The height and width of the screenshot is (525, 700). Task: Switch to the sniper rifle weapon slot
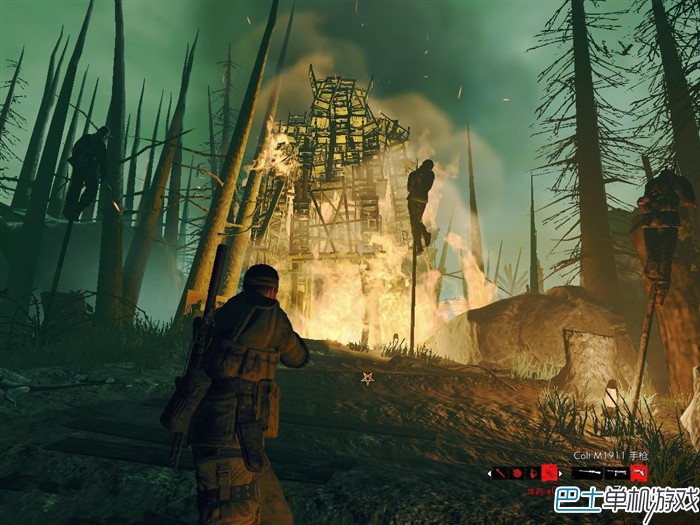[587, 473]
